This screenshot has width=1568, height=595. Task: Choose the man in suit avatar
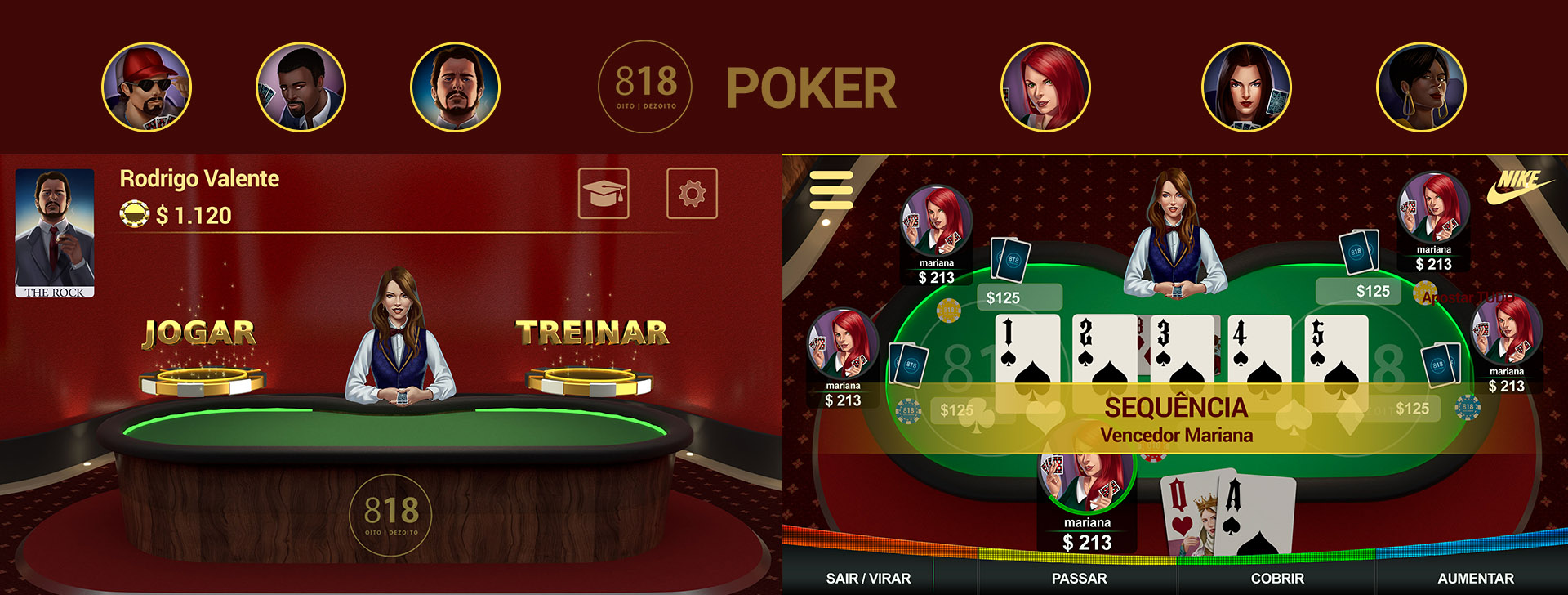tap(301, 87)
